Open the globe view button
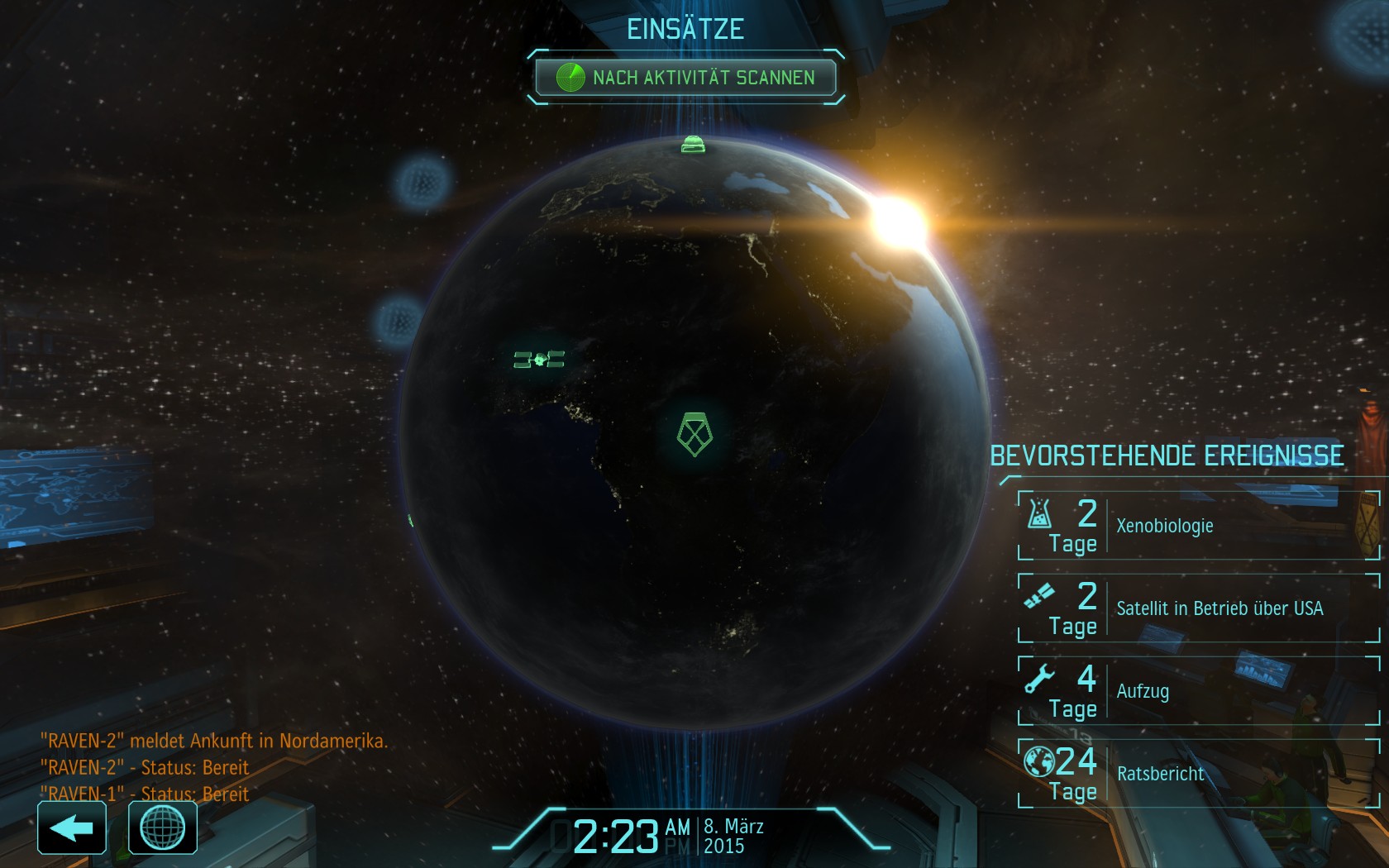The height and width of the screenshot is (868, 1389). [163, 827]
